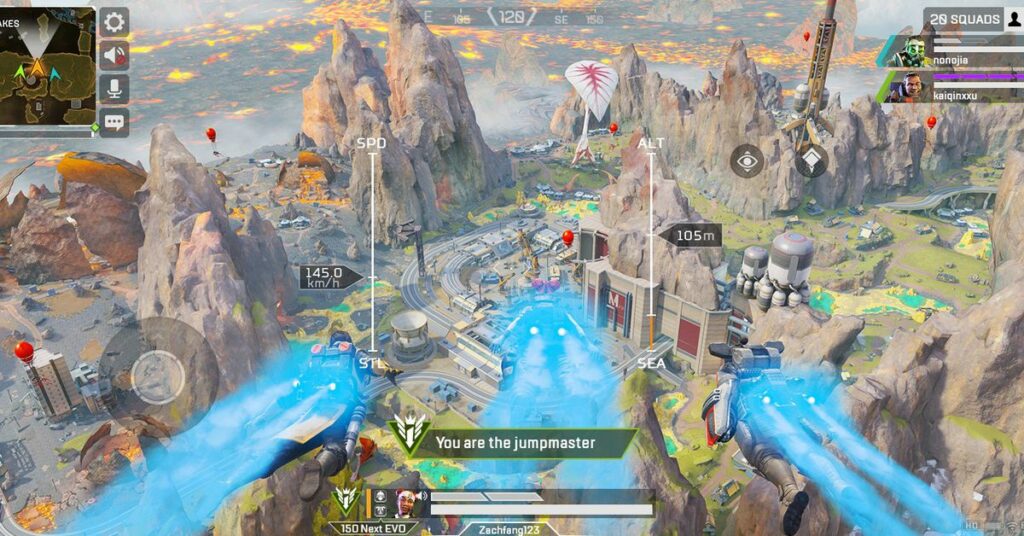Image resolution: width=1024 pixels, height=536 pixels.
Task: Open the quick chat speech bubble
Action: coord(114,122)
